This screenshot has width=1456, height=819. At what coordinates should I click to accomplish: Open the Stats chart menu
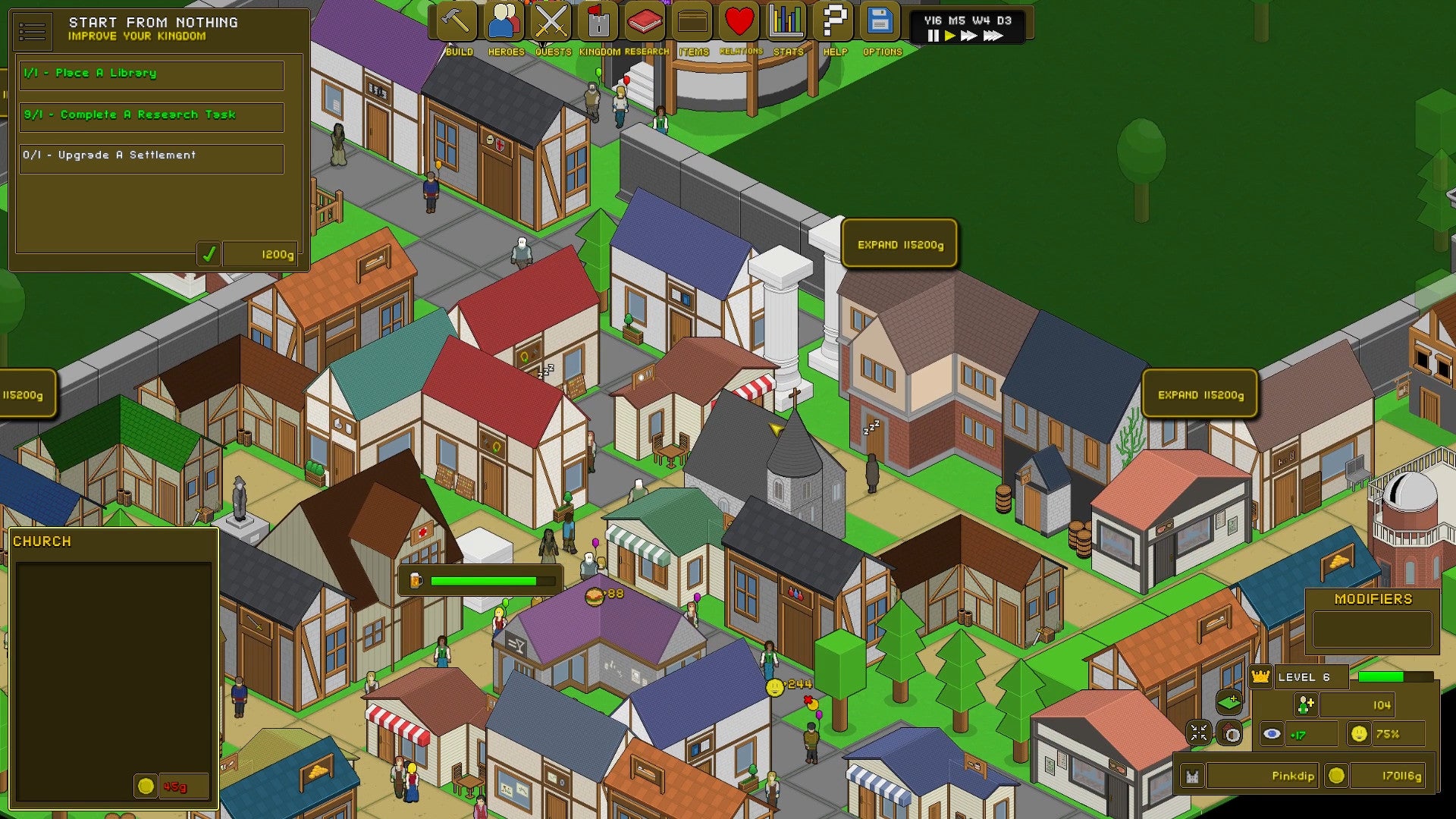786,20
